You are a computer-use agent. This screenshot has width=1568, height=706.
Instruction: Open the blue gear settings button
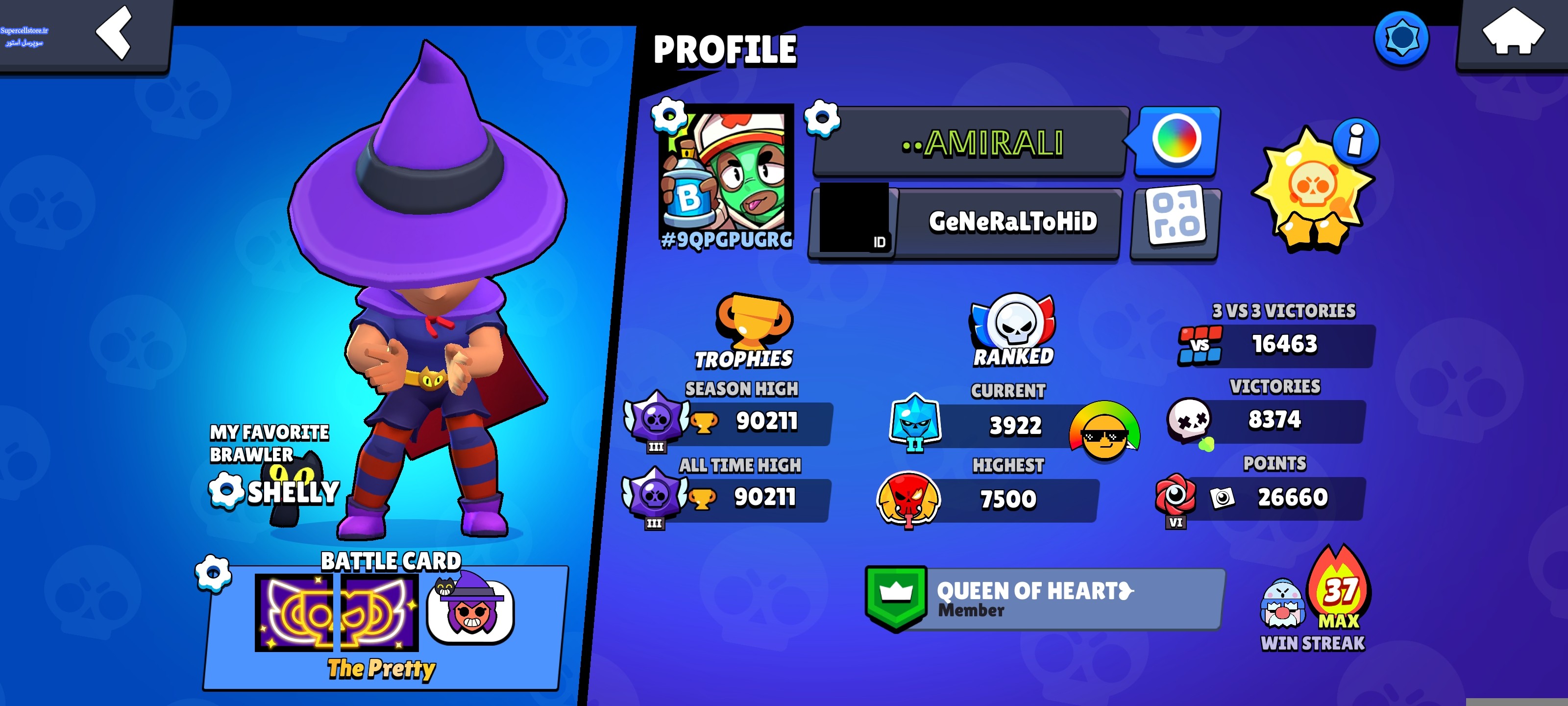1401,38
